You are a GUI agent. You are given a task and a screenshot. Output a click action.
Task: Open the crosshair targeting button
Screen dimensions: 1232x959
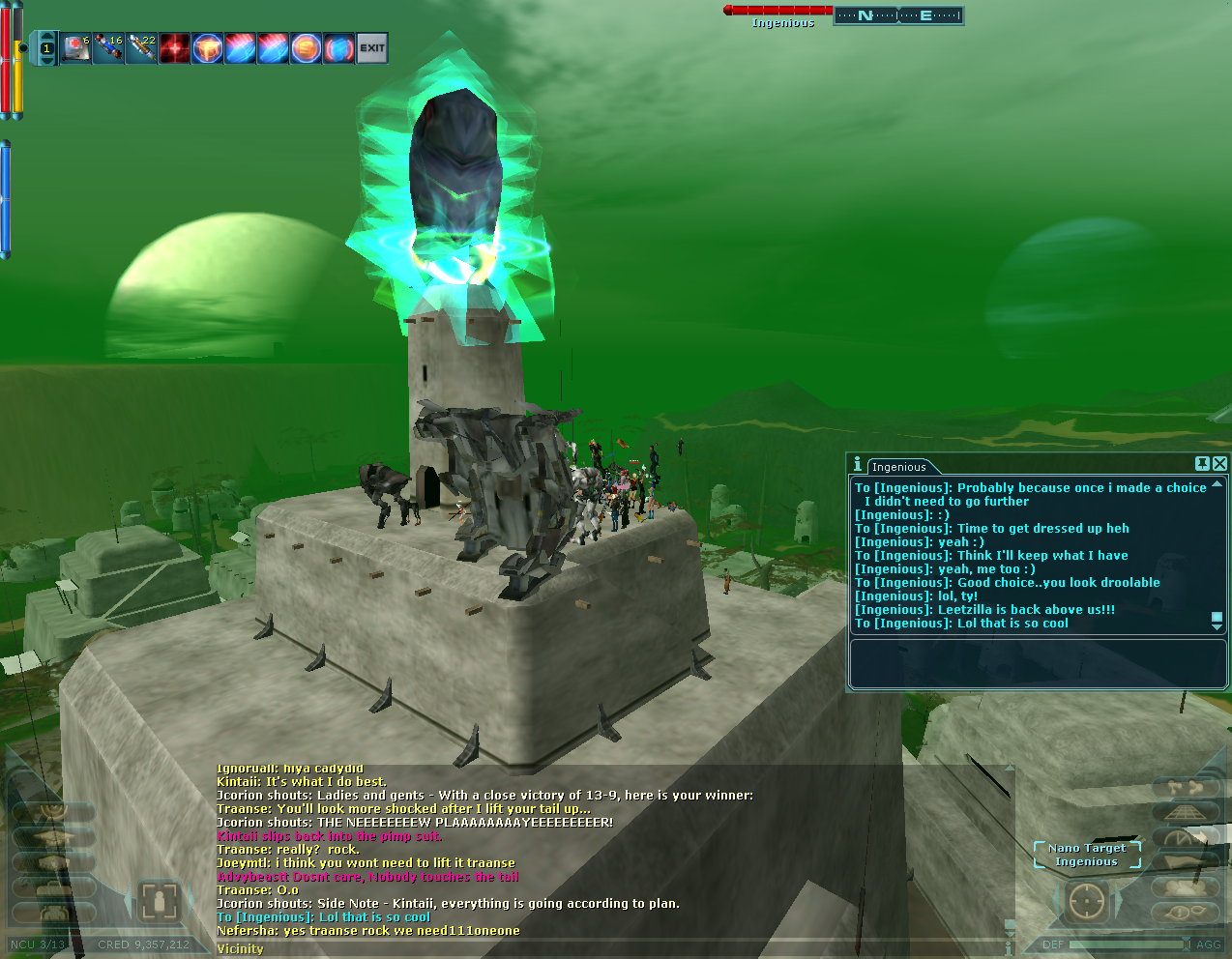coord(1087,901)
